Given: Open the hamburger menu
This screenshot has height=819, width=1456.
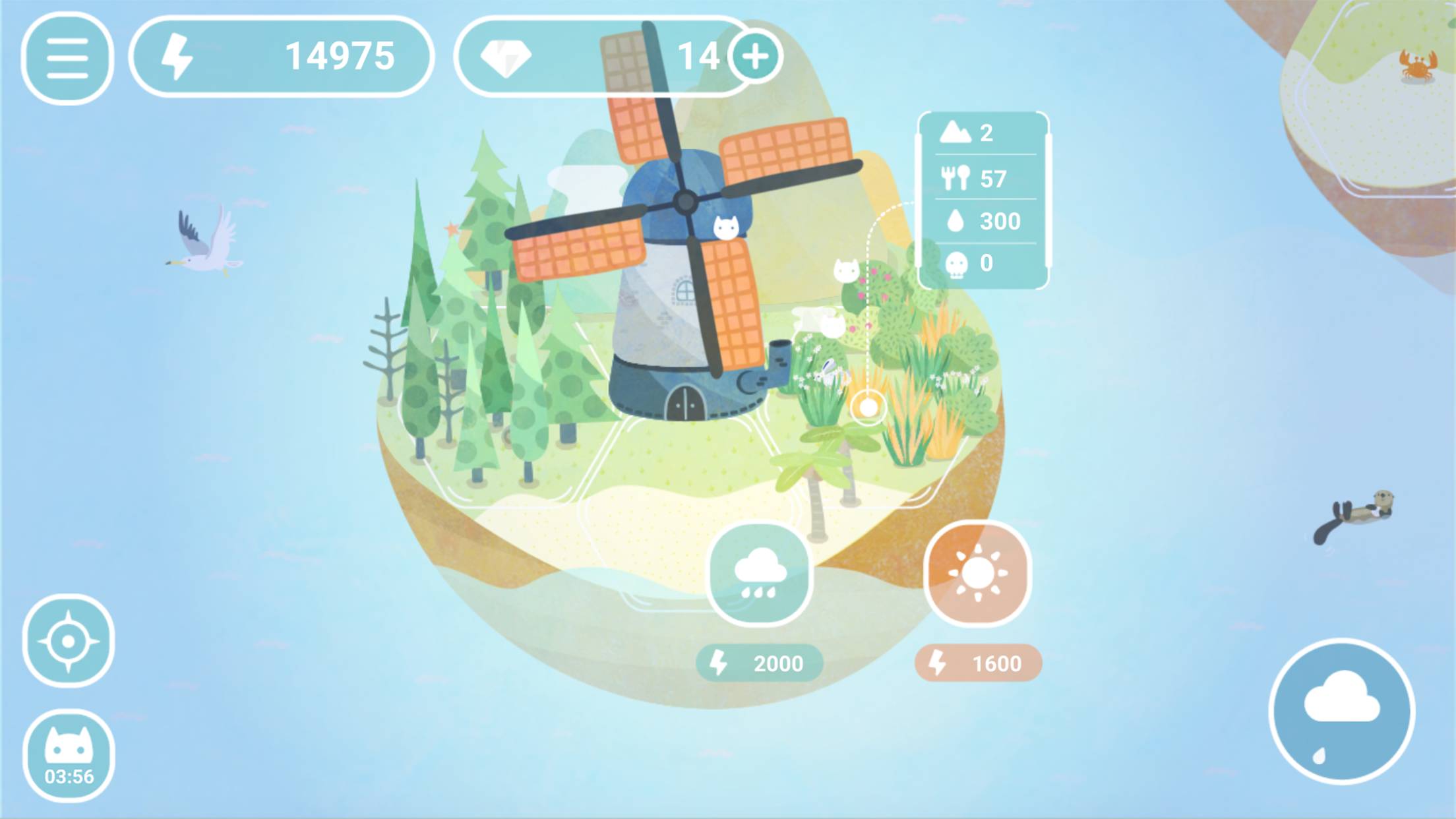Looking at the screenshot, I should coord(67,58).
